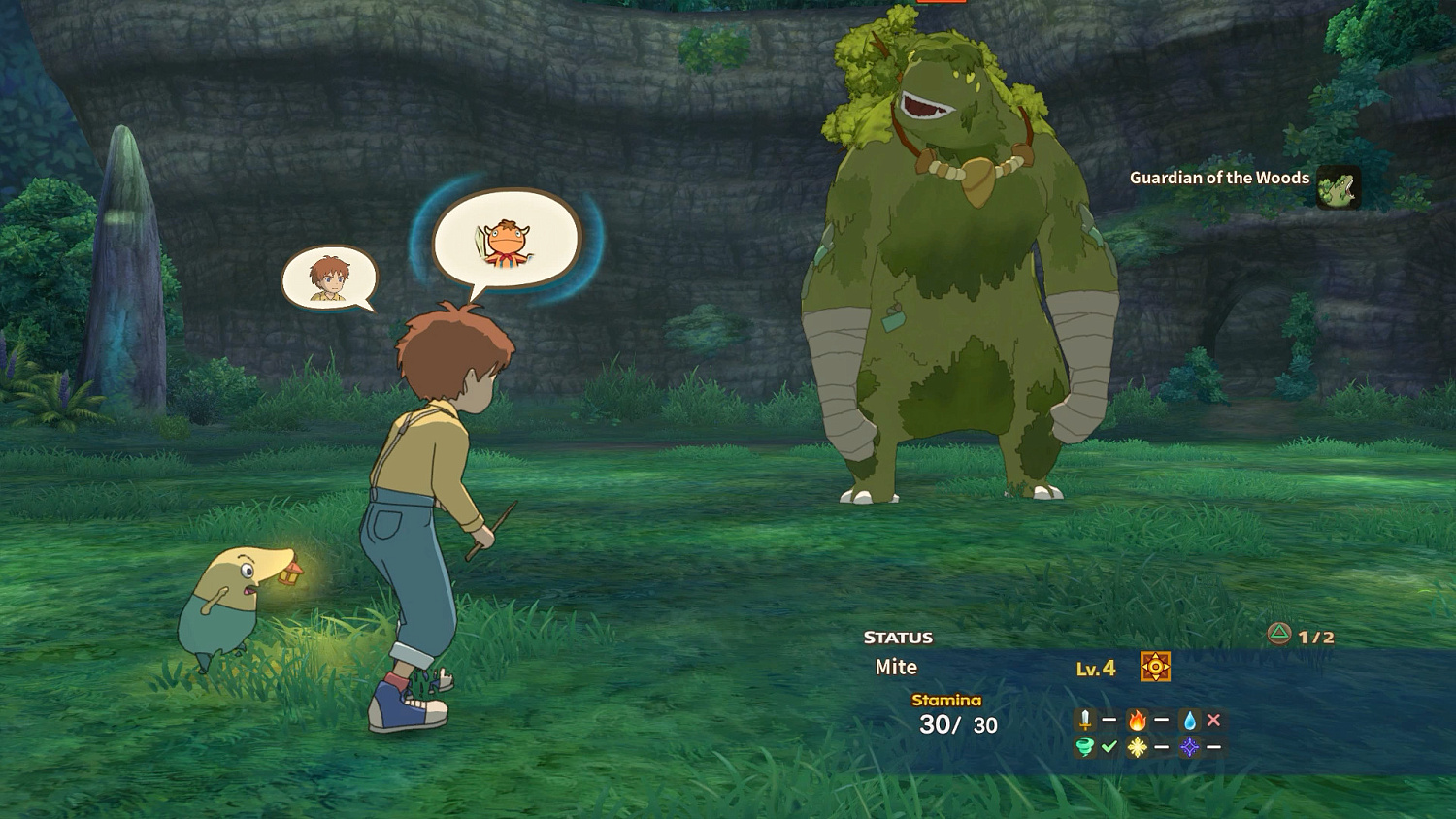Open the STATUS panel header
Image resolution: width=1456 pixels, height=819 pixels.
(897, 638)
